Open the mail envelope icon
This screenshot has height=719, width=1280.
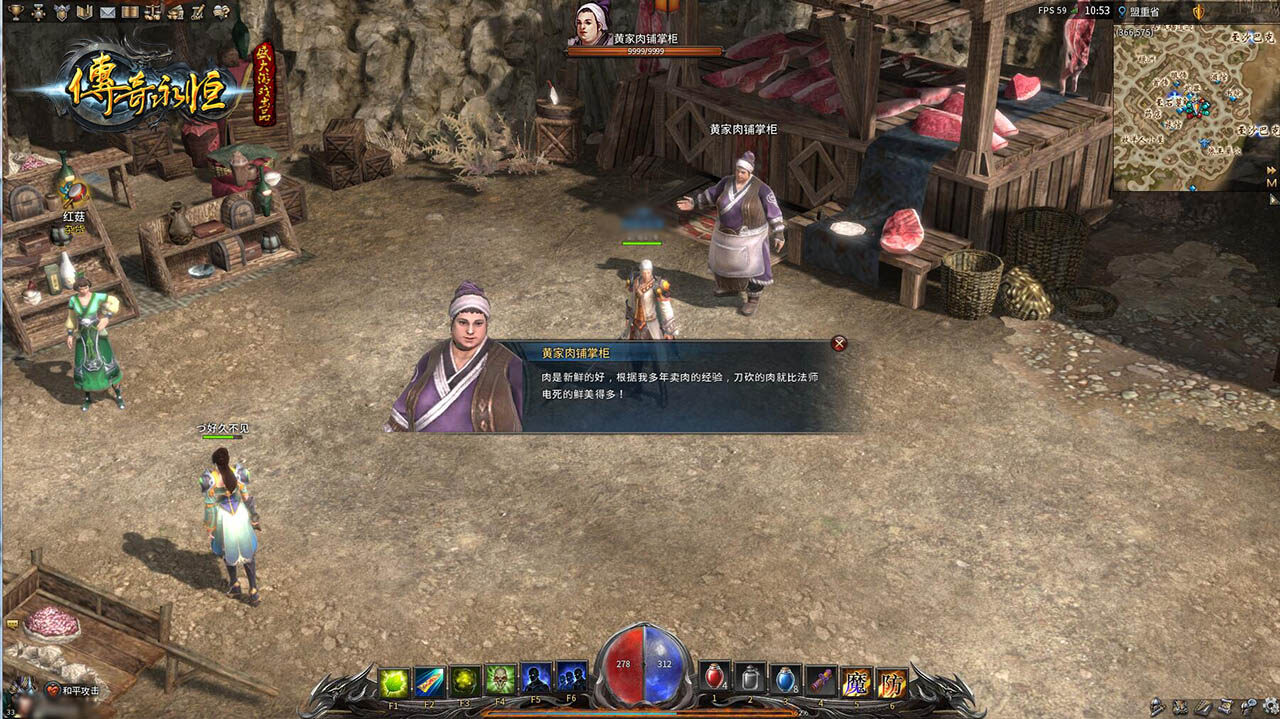point(107,12)
